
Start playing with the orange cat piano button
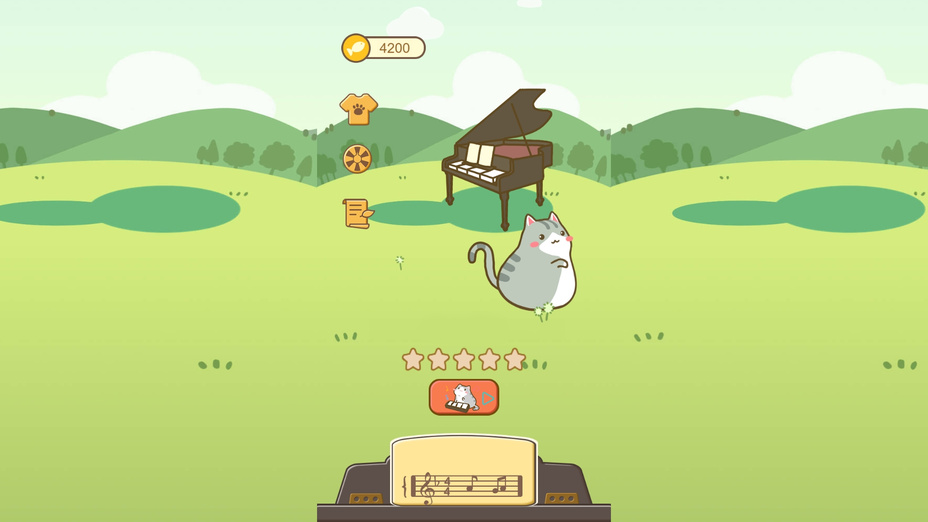point(463,397)
